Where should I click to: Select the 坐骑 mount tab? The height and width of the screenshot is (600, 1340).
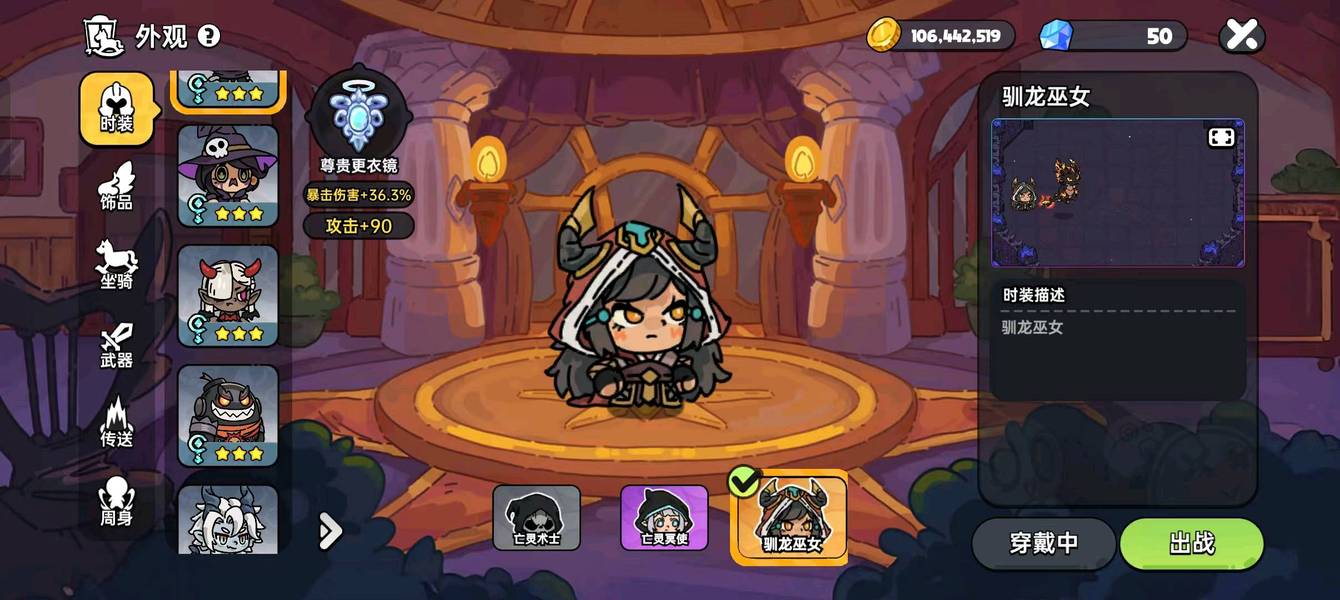(117, 266)
